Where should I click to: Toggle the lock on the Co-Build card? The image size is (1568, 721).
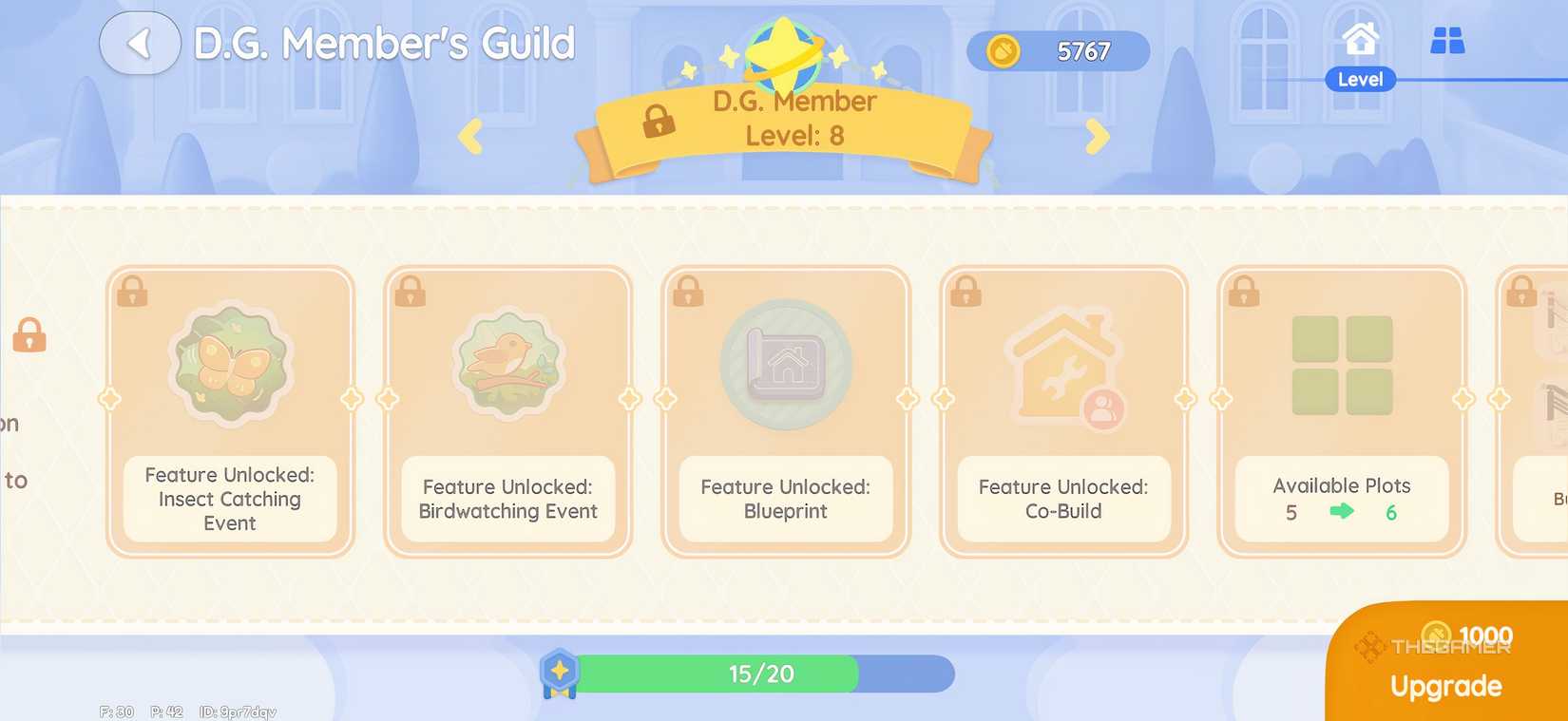coord(966,293)
